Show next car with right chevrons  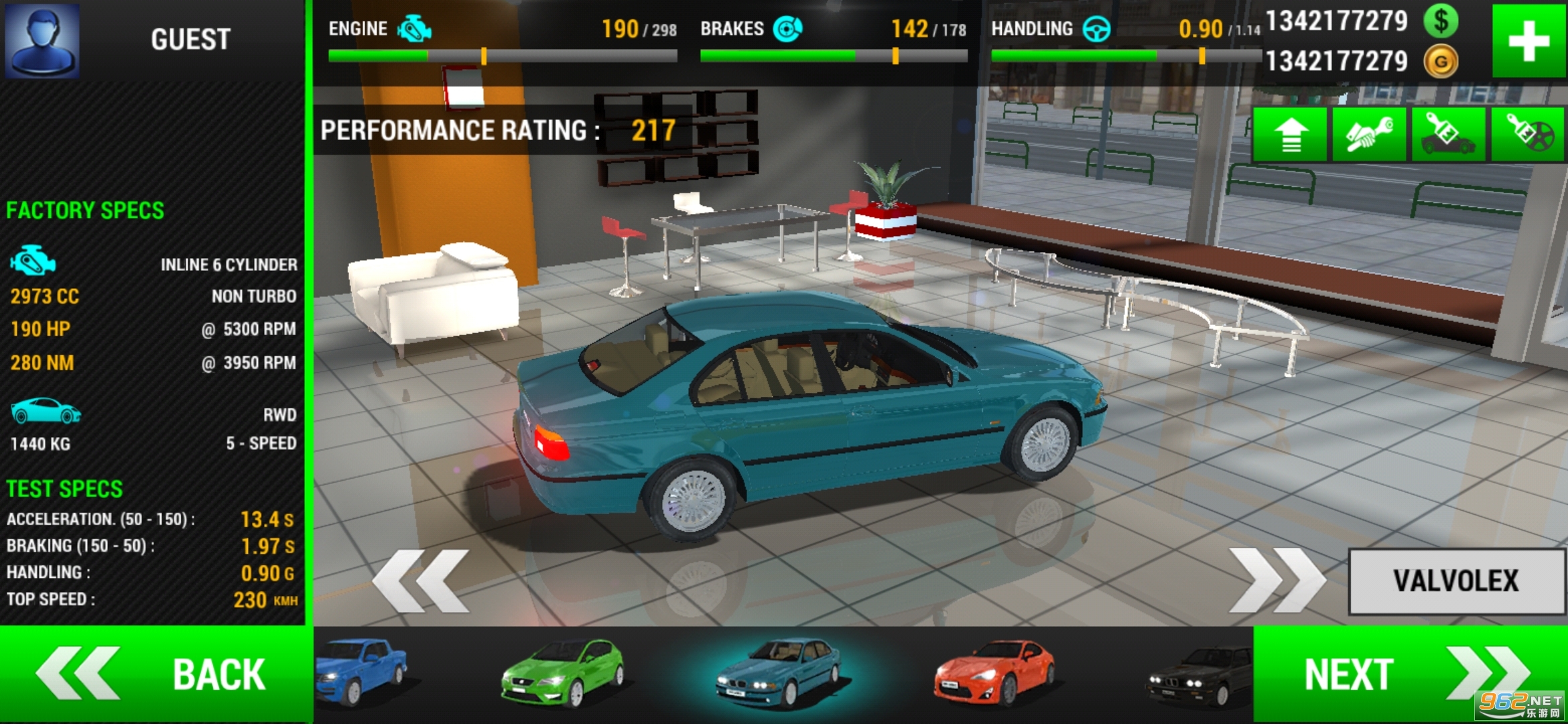[x=1277, y=581]
